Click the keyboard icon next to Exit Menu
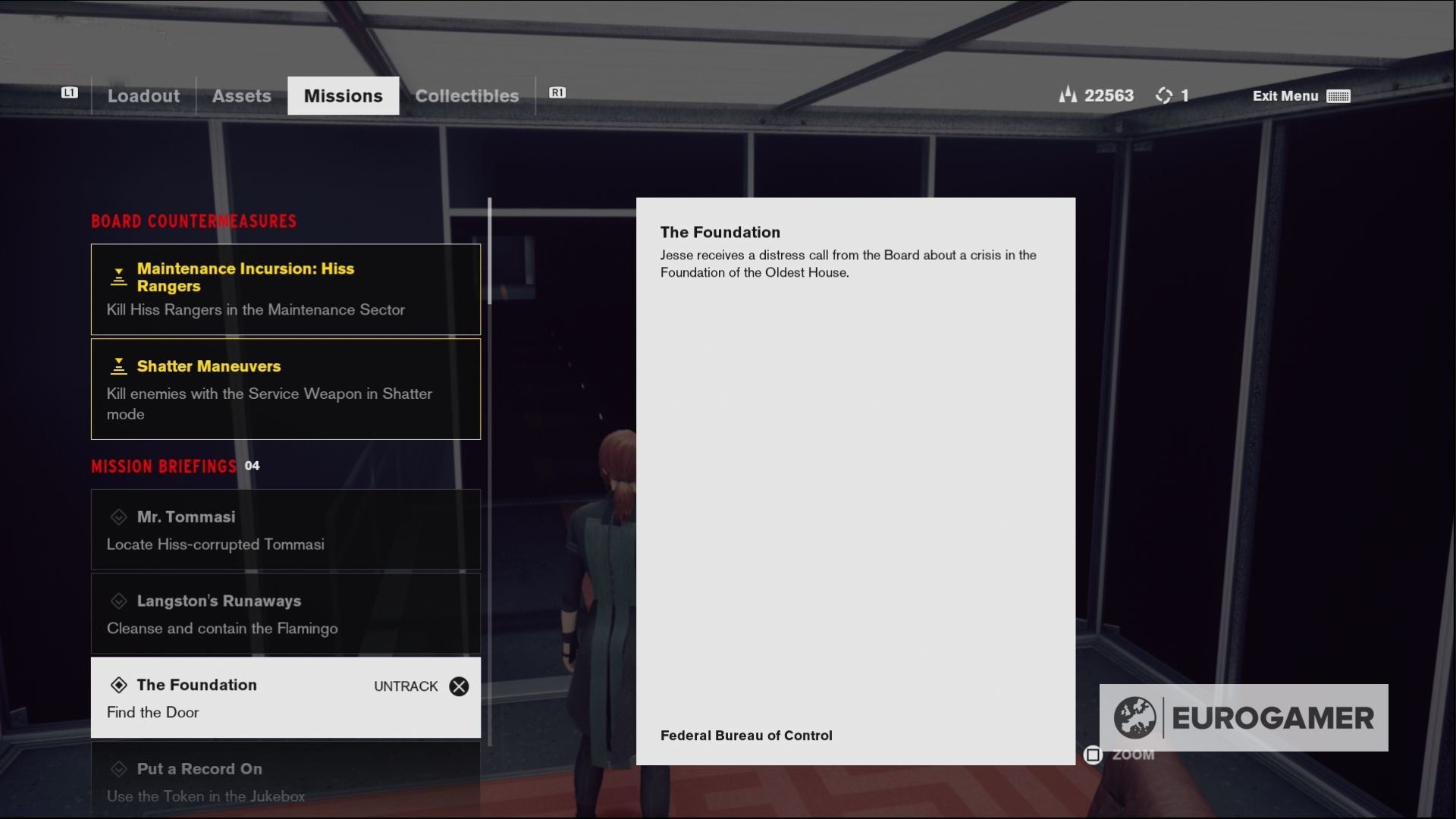Image resolution: width=1456 pixels, height=819 pixels. [x=1339, y=96]
